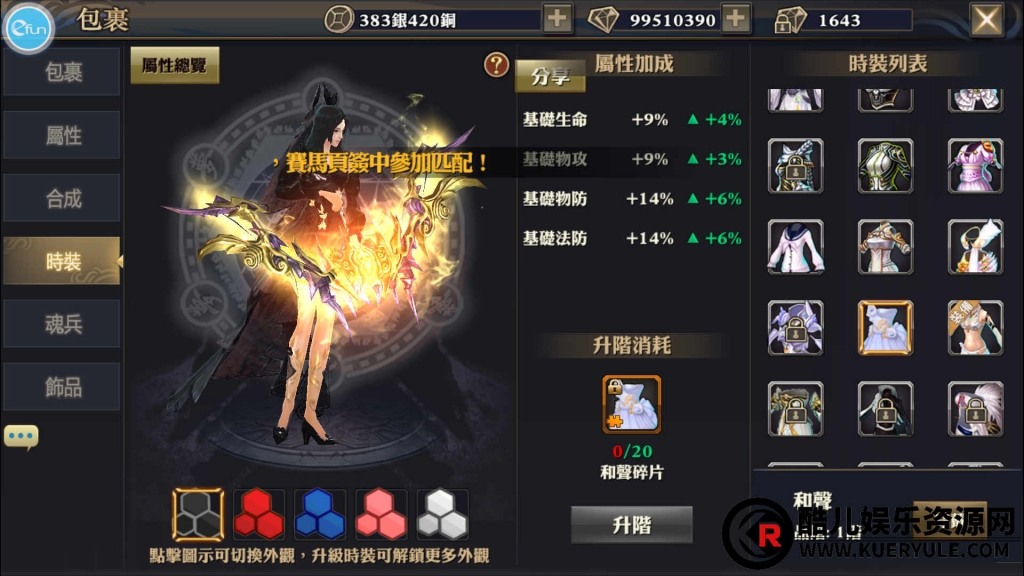Click the 升階 upgrade button
Screen dimensions: 1024x576
pyautogui.click(x=631, y=524)
